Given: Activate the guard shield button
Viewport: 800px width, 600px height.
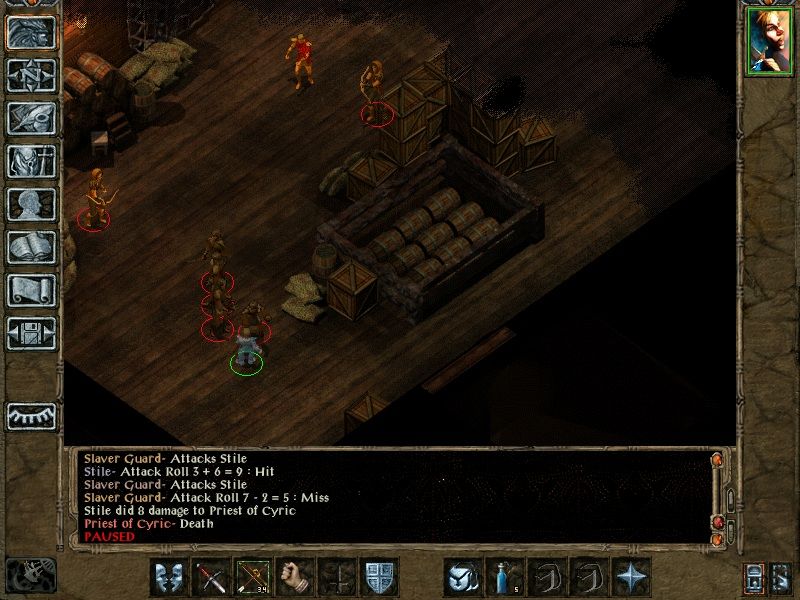Looking at the screenshot, I should 377,578.
